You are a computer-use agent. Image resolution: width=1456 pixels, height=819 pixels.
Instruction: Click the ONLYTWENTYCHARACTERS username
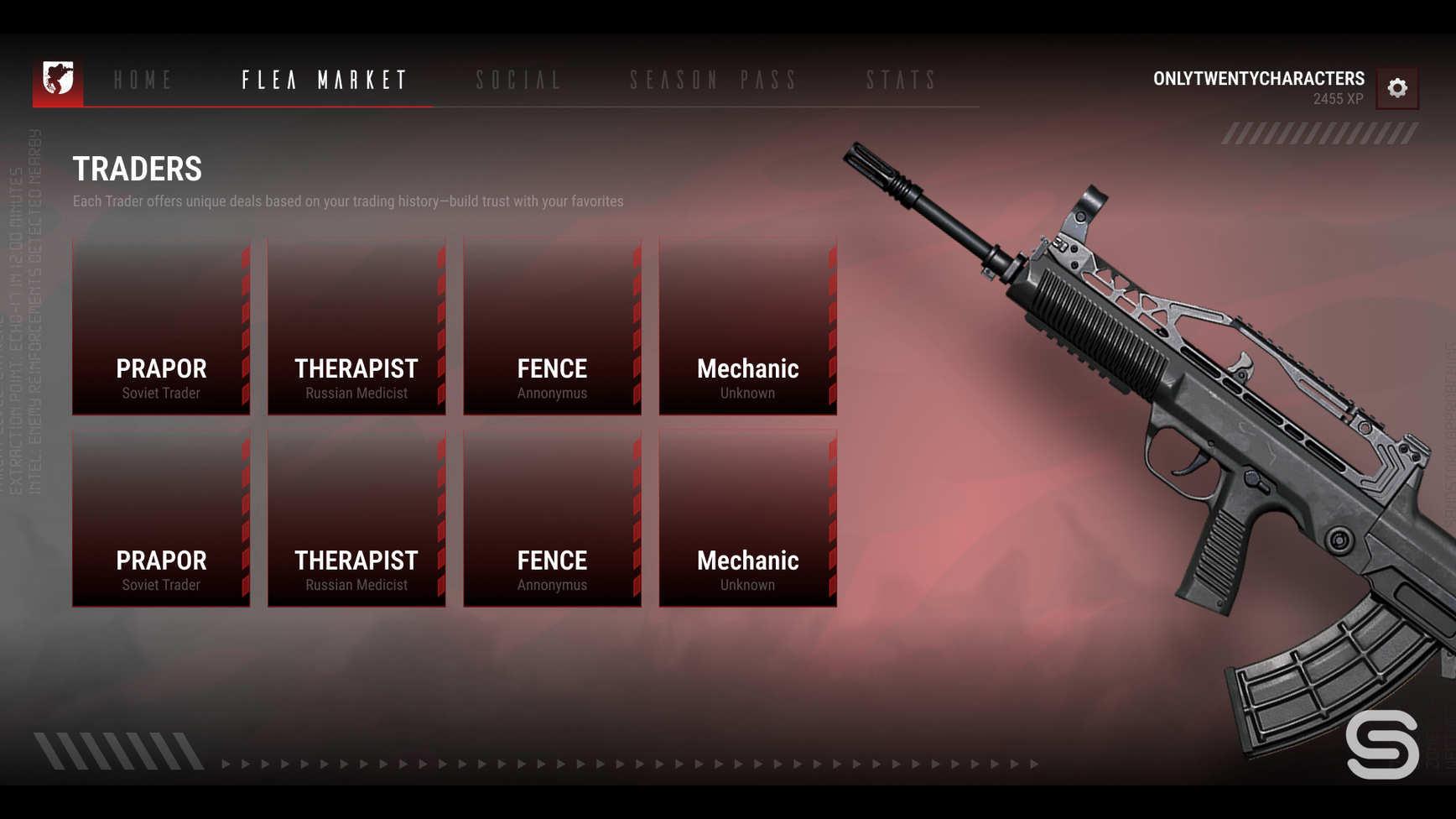1261,78
